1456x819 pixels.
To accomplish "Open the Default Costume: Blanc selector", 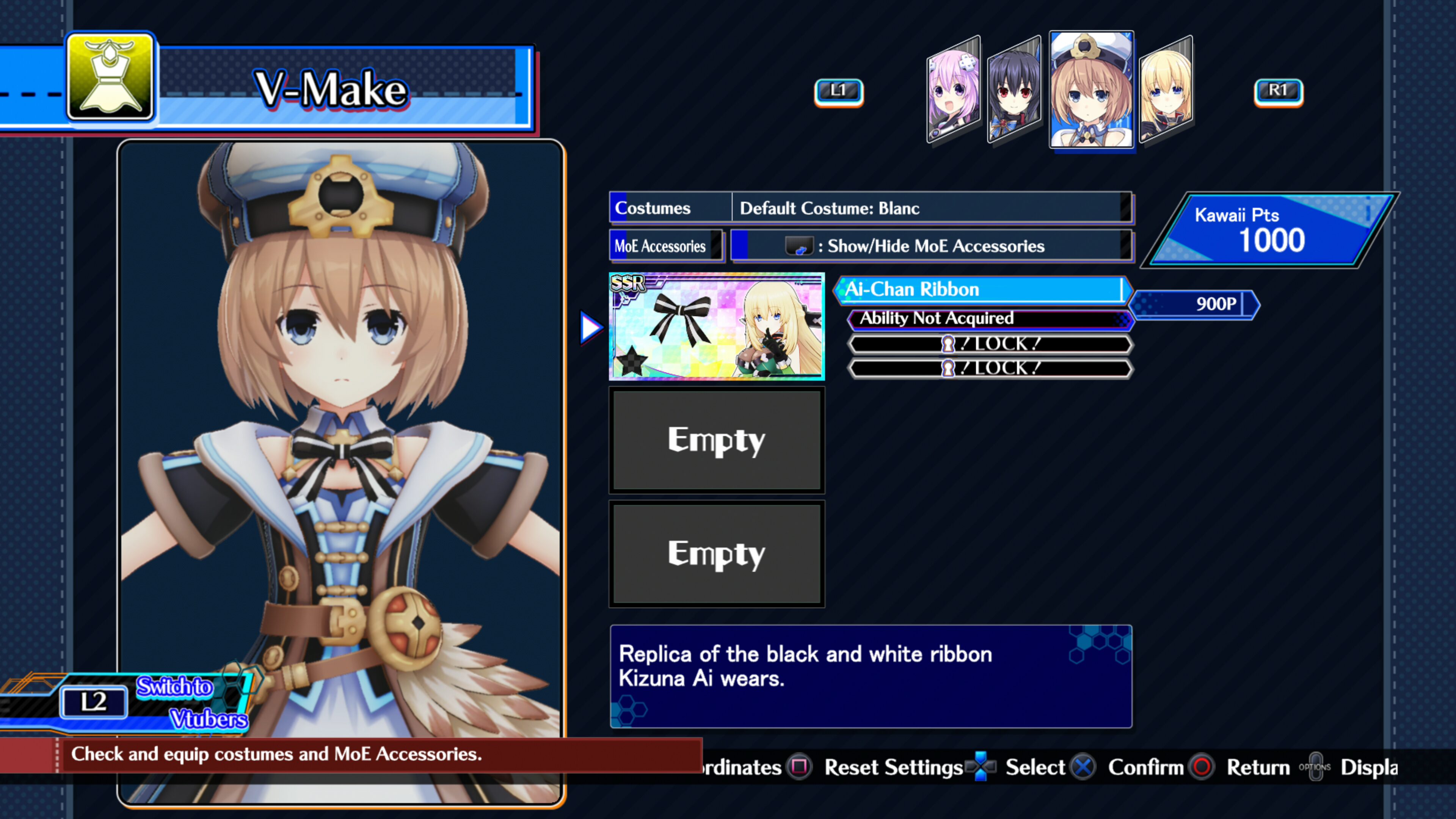I will (x=933, y=208).
